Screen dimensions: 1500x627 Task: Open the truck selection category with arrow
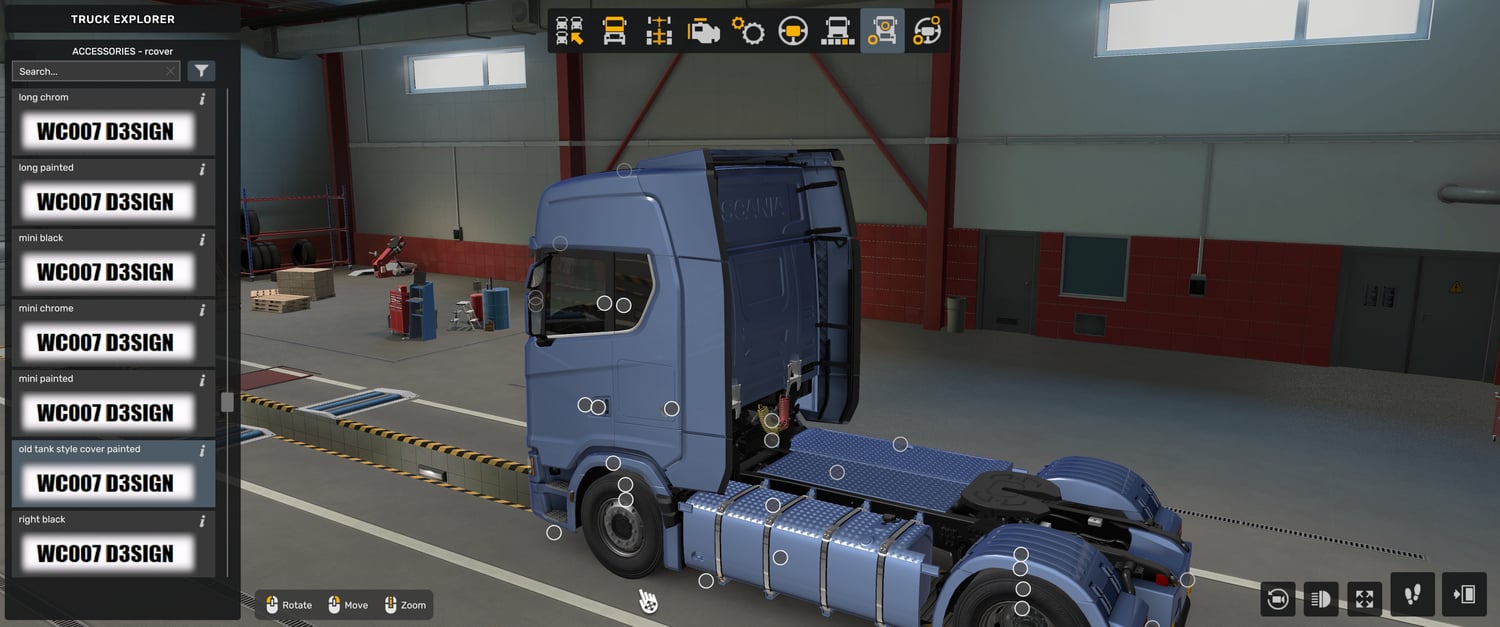click(x=570, y=31)
